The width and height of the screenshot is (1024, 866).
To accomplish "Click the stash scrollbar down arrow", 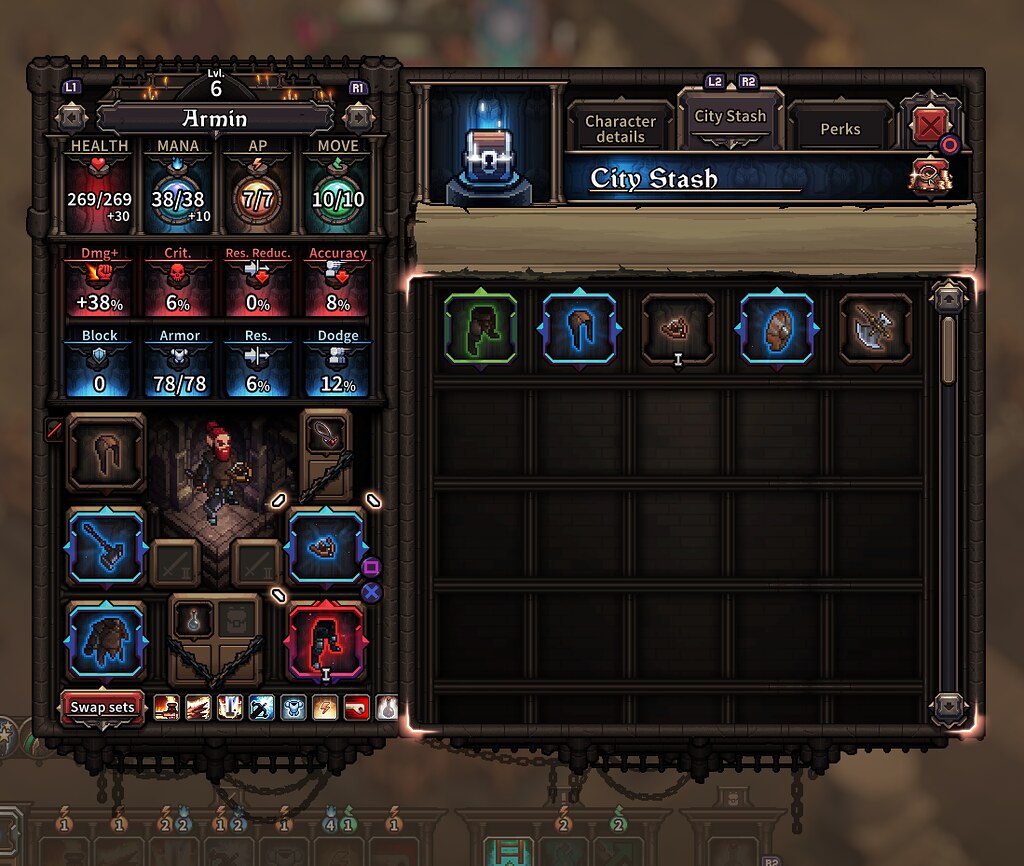I will [948, 708].
